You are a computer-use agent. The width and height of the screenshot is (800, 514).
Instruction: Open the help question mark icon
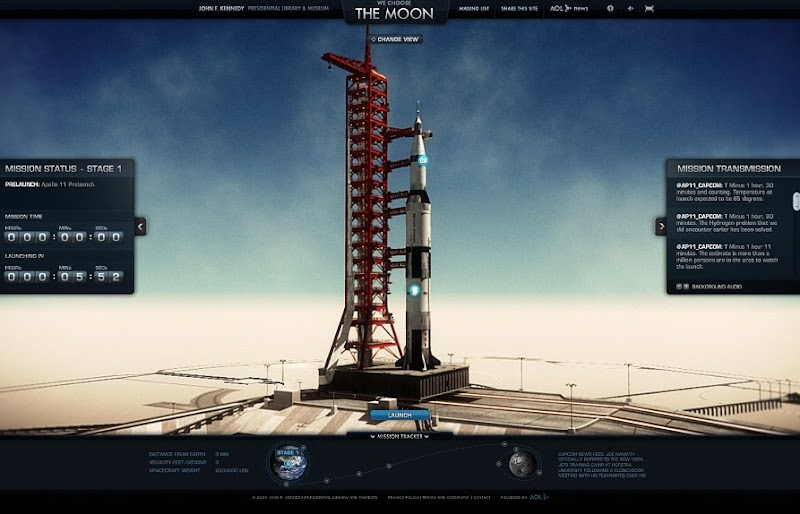(x=610, y=8)
